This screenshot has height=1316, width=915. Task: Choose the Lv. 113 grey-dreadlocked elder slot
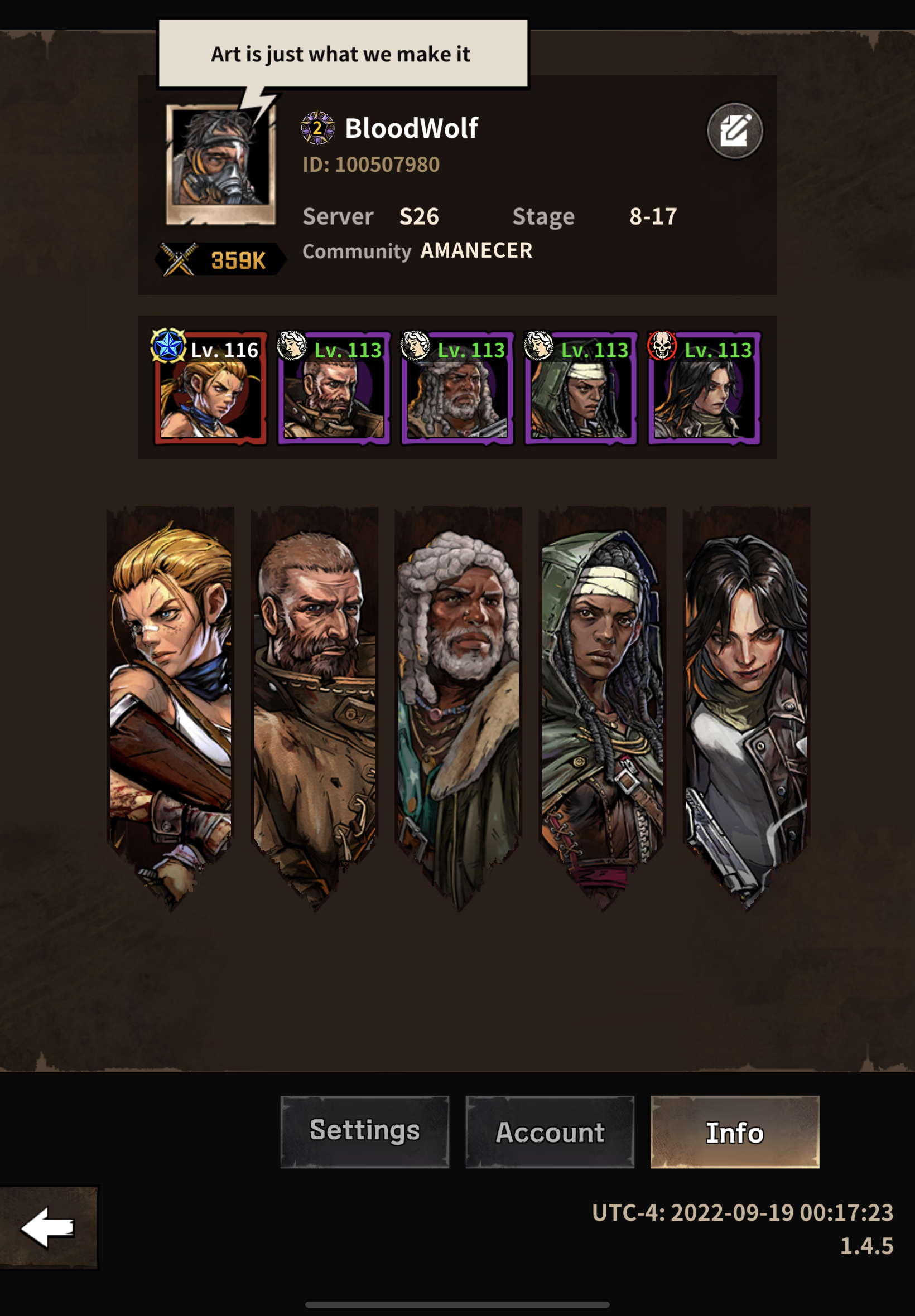click(x=457, y=389)
